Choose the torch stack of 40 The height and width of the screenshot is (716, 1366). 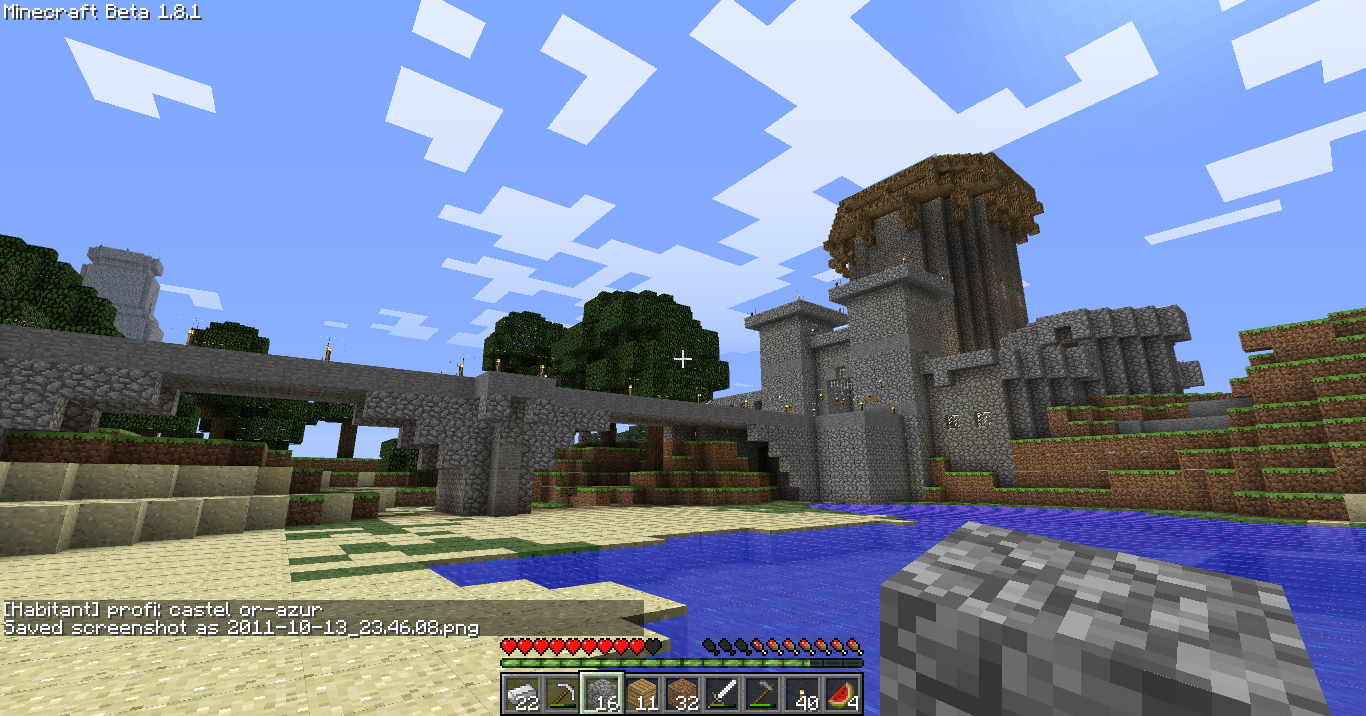[x=802, y=694]
